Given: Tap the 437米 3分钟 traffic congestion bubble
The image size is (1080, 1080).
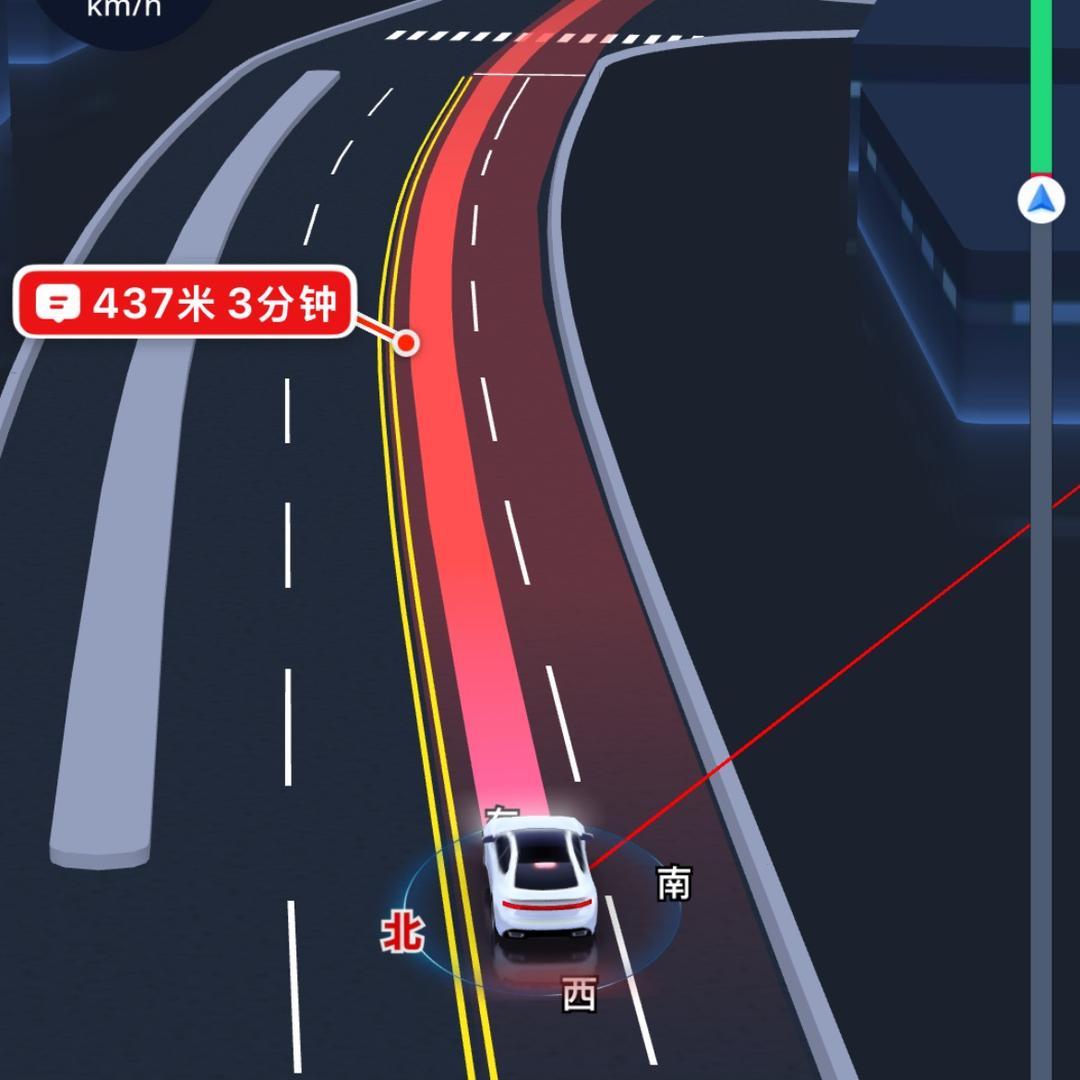Looking at the screenshot, I should pyautogui.click(x=184, y=302).
